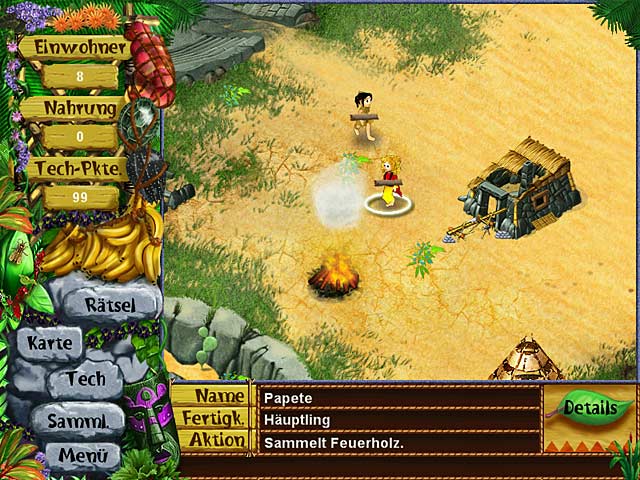Open the Karte map view

pyautogui.click(x=48, y=342)
